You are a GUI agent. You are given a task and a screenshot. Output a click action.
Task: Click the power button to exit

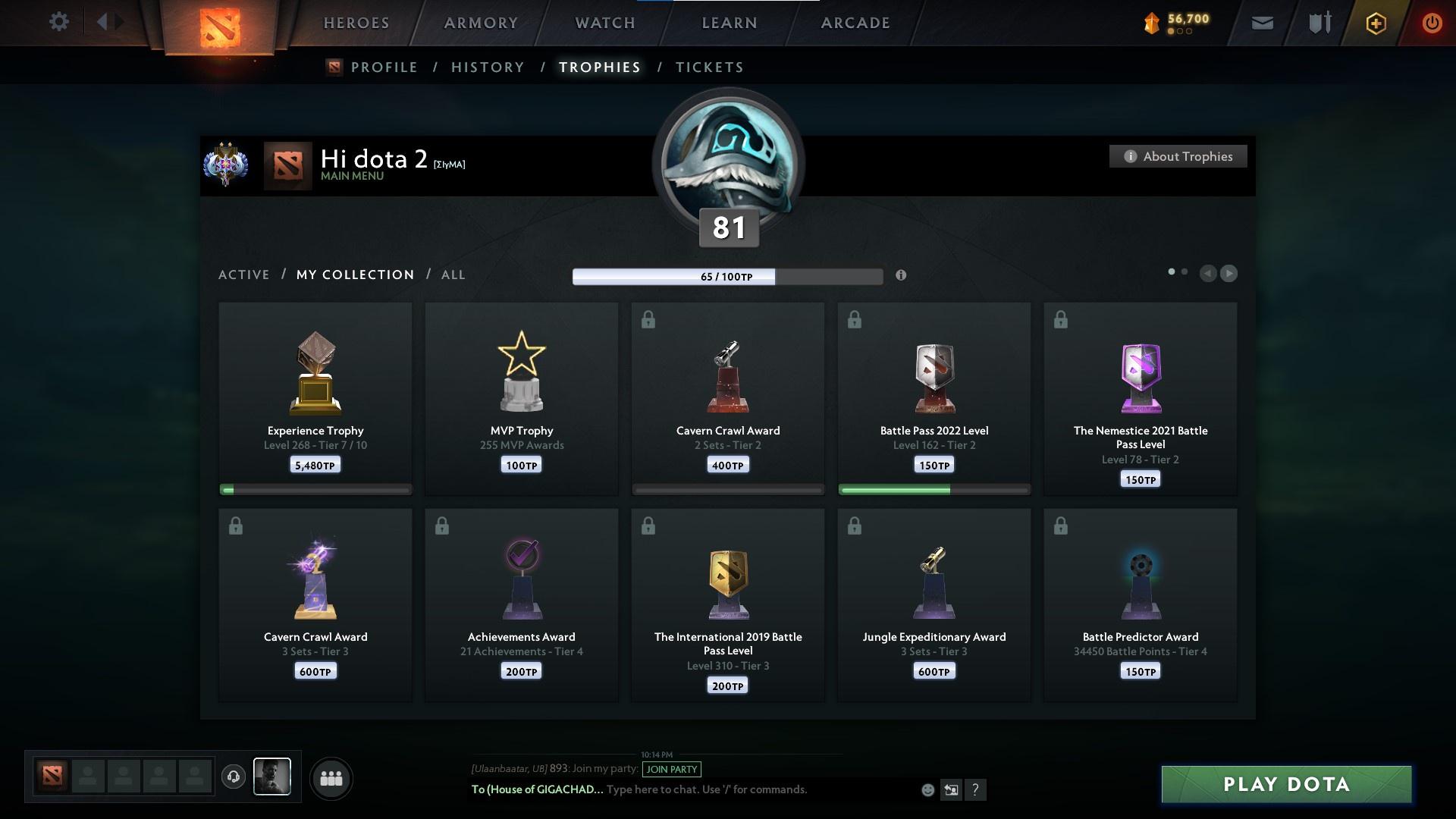tap(1432, 23)
